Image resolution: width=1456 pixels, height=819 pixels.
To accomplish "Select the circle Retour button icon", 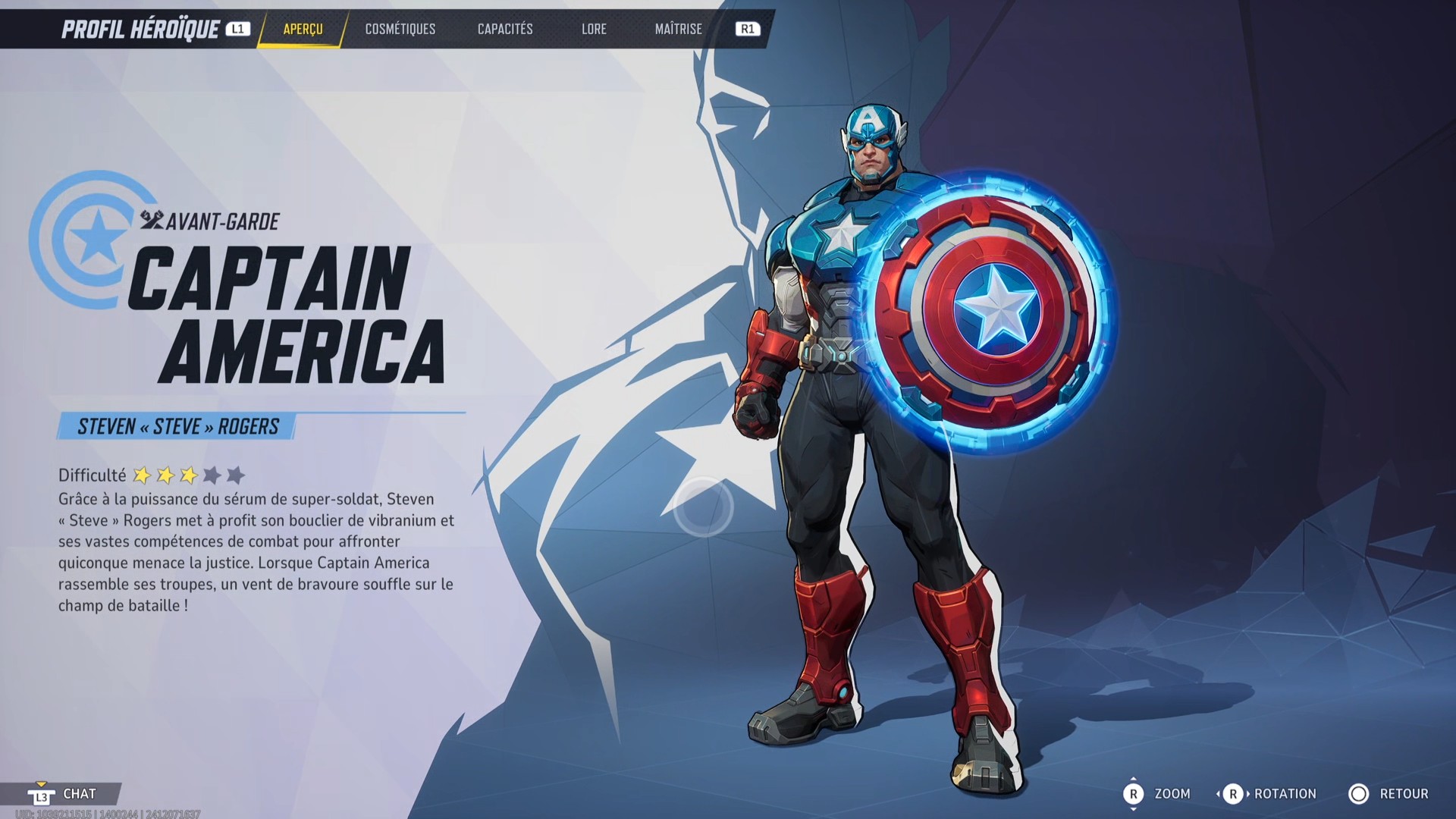I will click(x=1360, y=794).
